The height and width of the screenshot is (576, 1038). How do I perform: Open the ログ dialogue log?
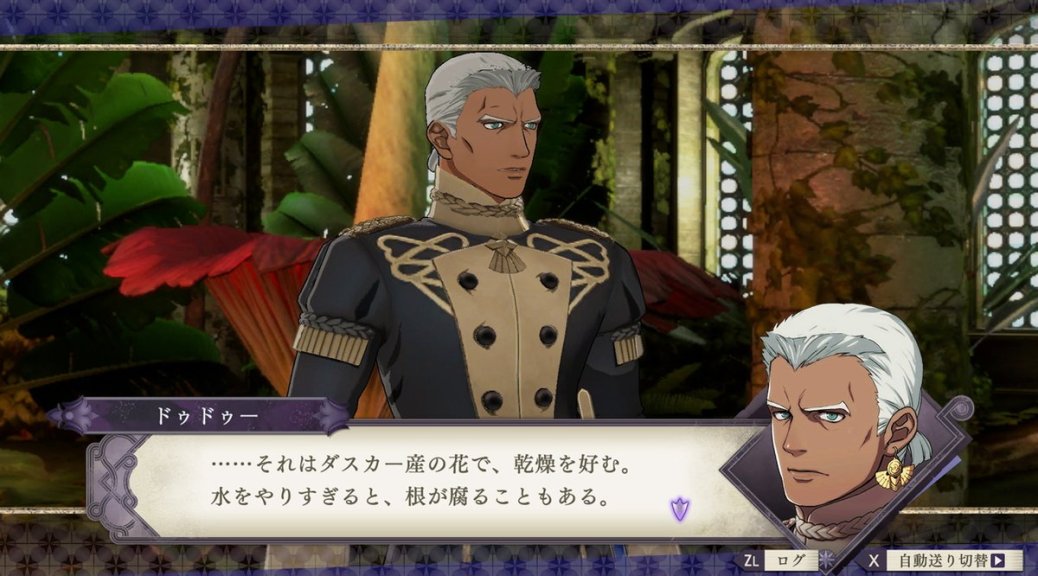(x=790, y=561)
